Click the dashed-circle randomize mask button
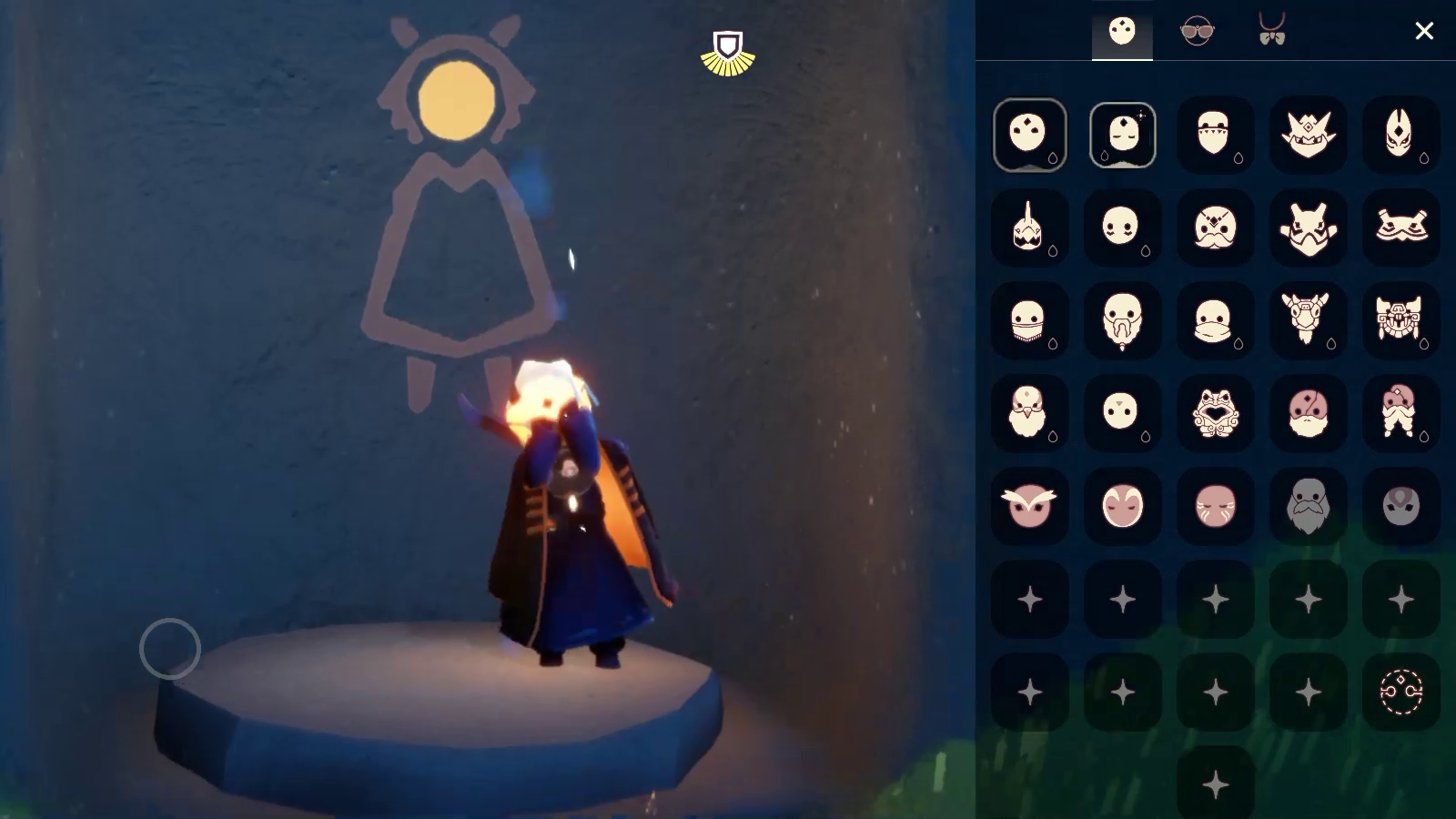Screen dimensions: 1456x819 click(x=1400, y=692)
